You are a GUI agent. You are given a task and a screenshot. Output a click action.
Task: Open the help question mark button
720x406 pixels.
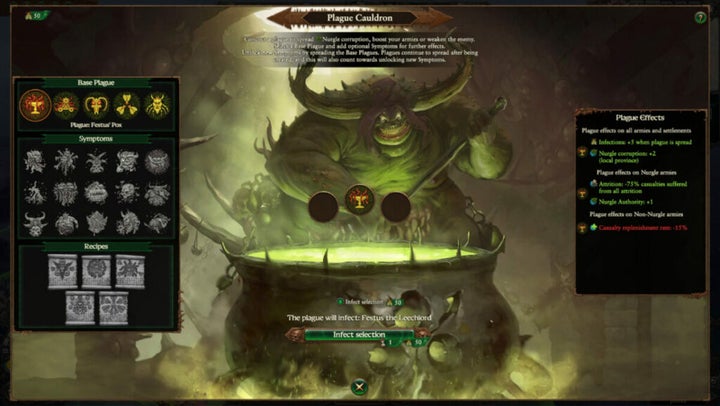click(700, 18)
